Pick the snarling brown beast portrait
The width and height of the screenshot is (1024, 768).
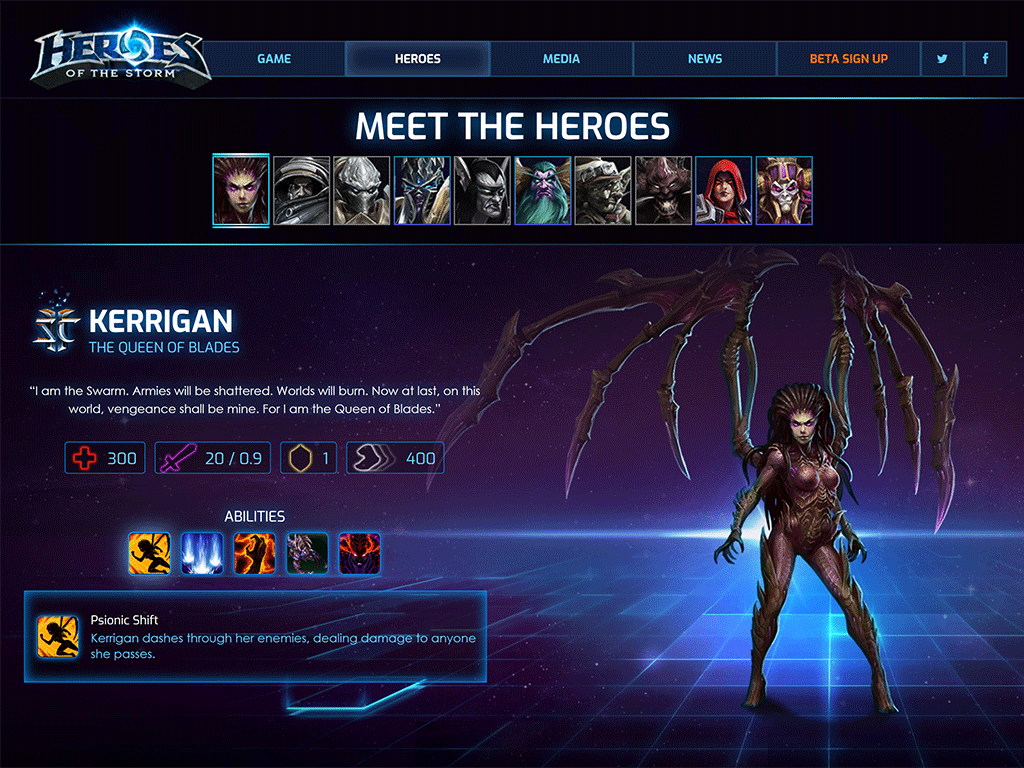[x=664, y=190]
